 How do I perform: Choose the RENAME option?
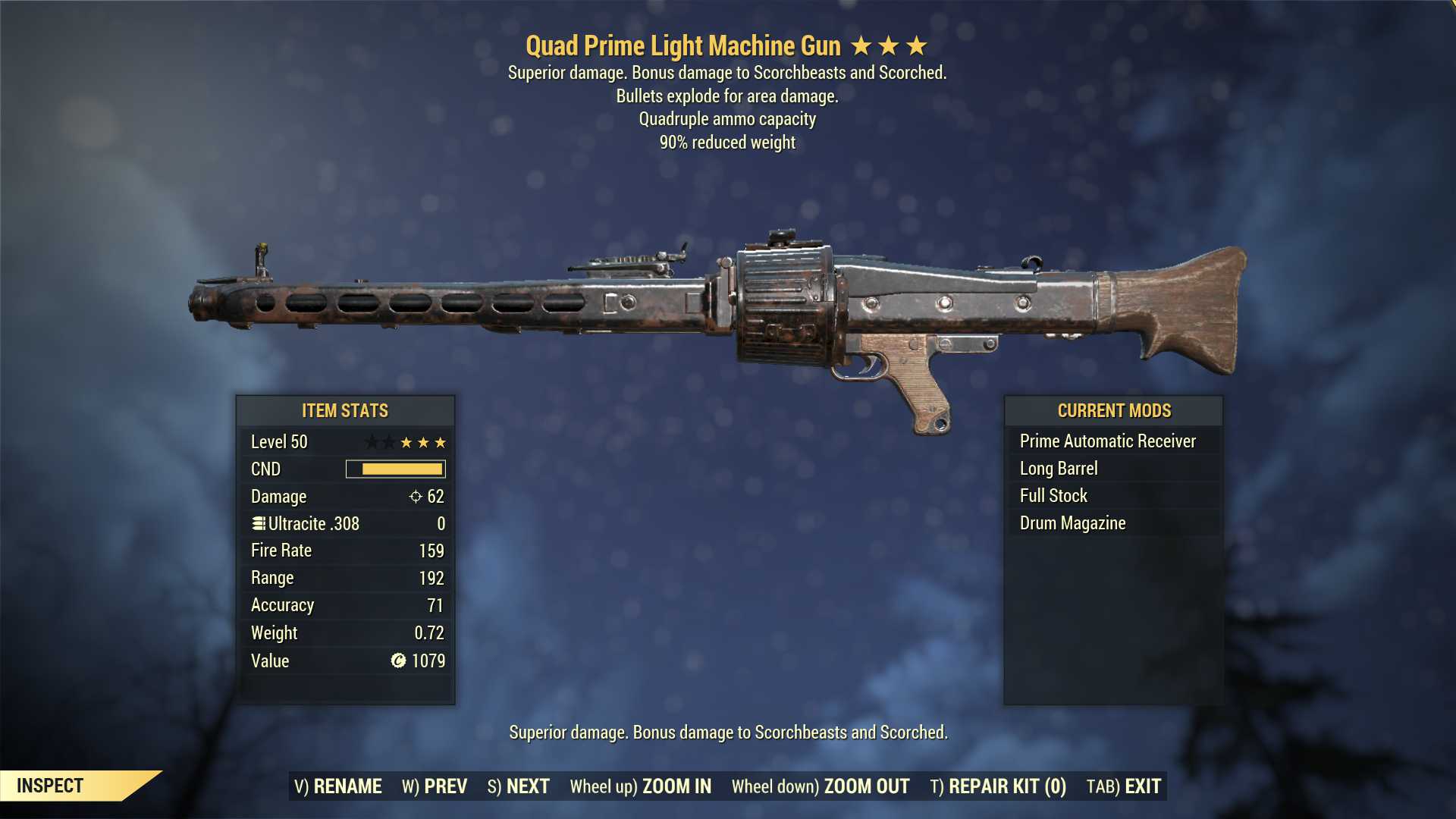coord(338,786)
